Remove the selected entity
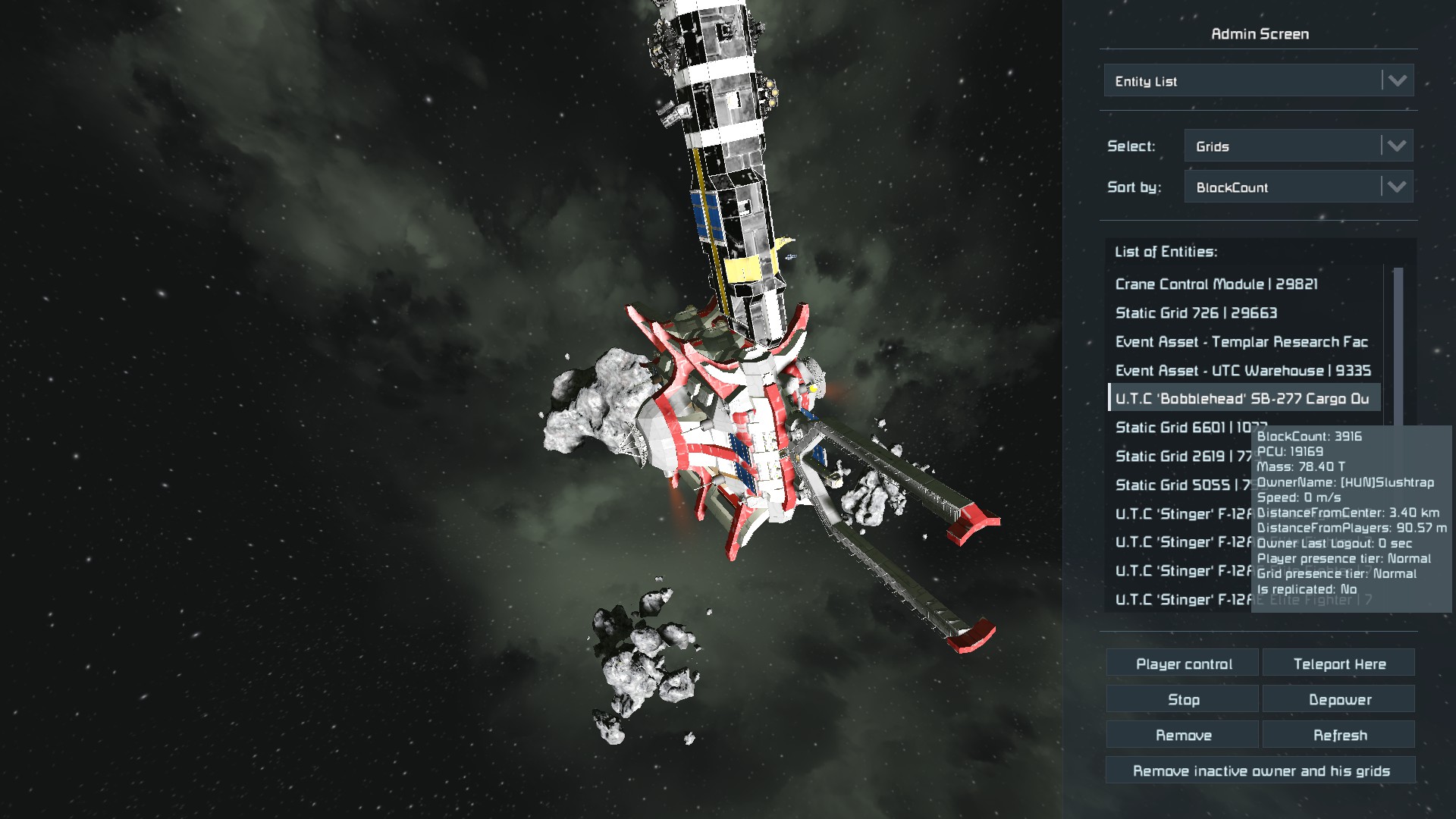 click(1183, 736)
